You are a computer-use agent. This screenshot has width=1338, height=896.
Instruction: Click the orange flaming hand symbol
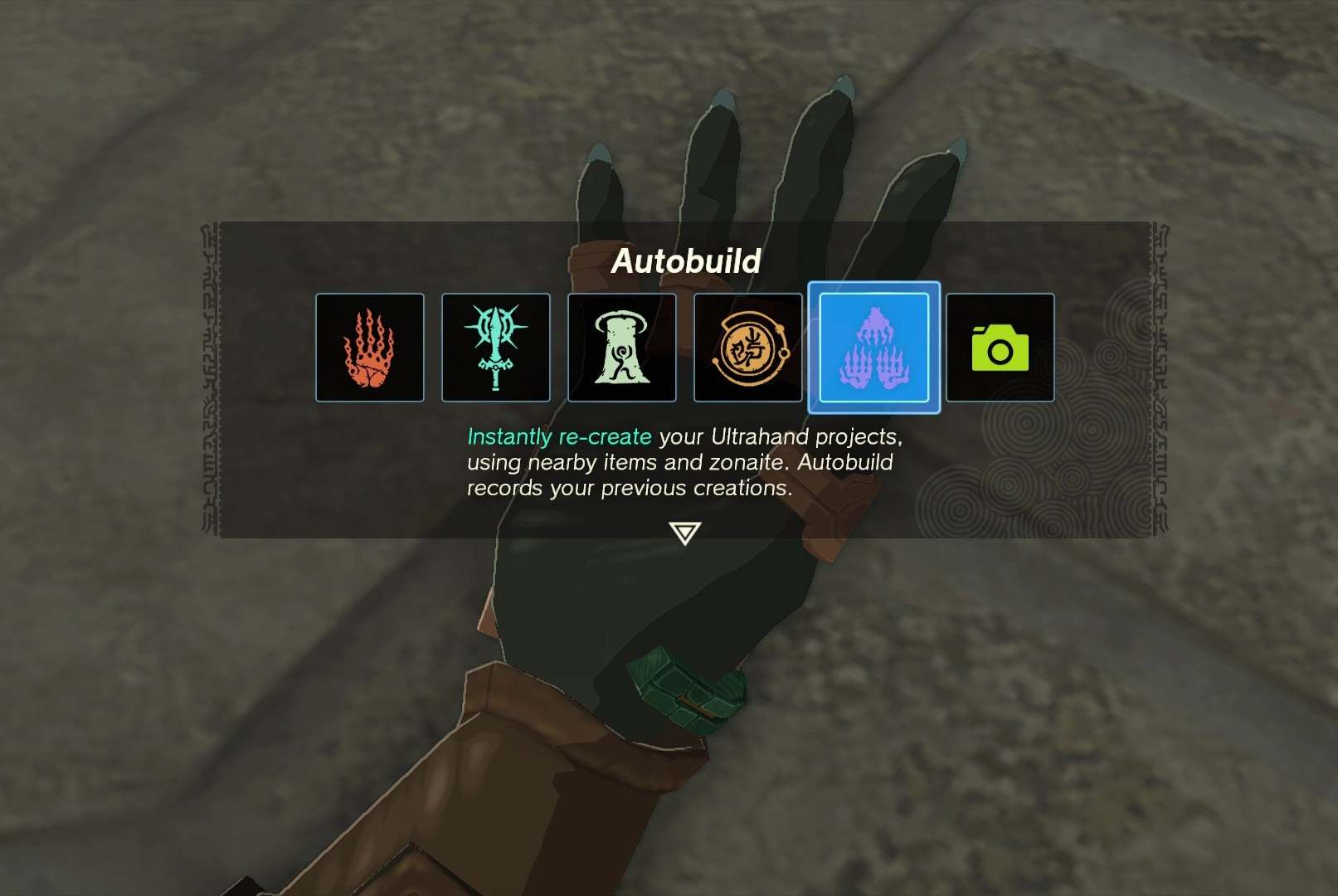371,348
